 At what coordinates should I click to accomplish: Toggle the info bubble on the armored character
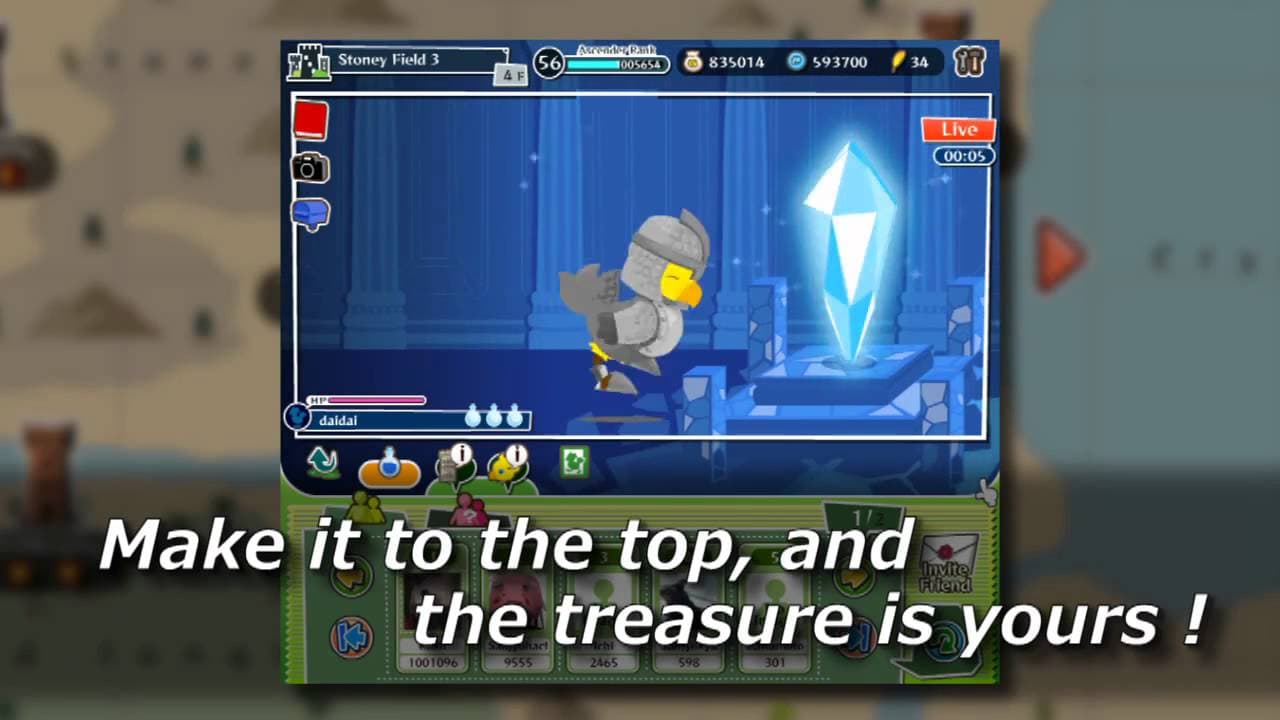click(460, 452)
